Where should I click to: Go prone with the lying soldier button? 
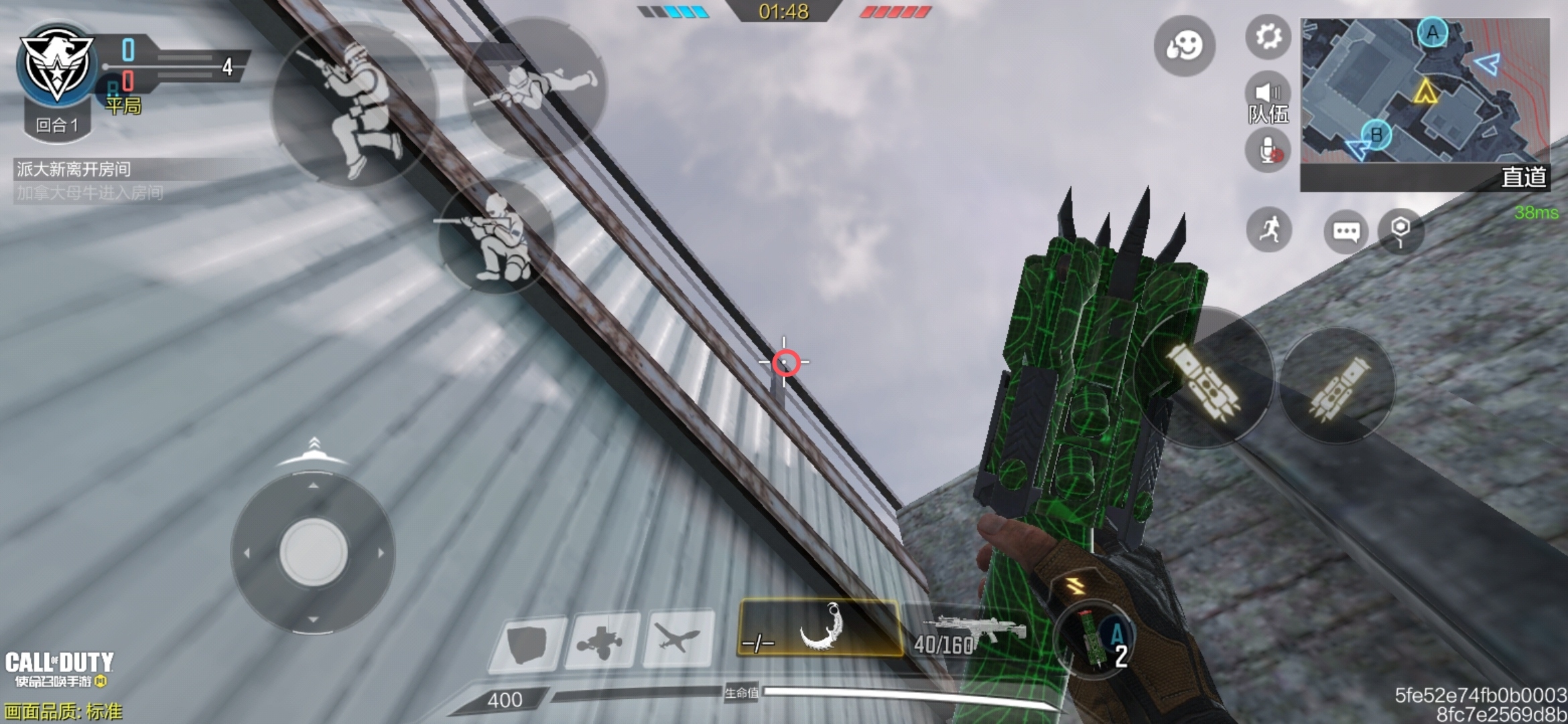(x=536, y=87)
